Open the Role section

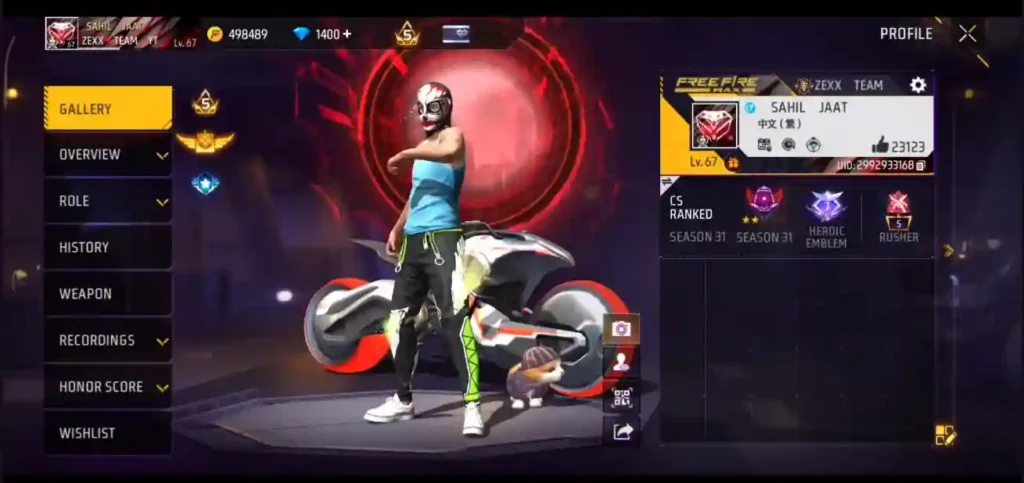107,201
